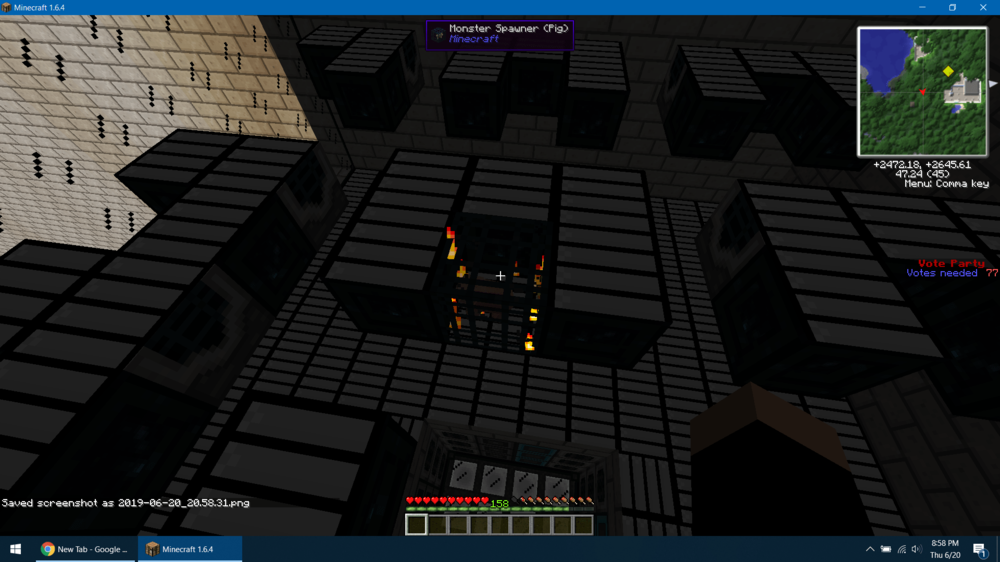Close the Minecraft 1.6.4 window

[x=983, y=7]
